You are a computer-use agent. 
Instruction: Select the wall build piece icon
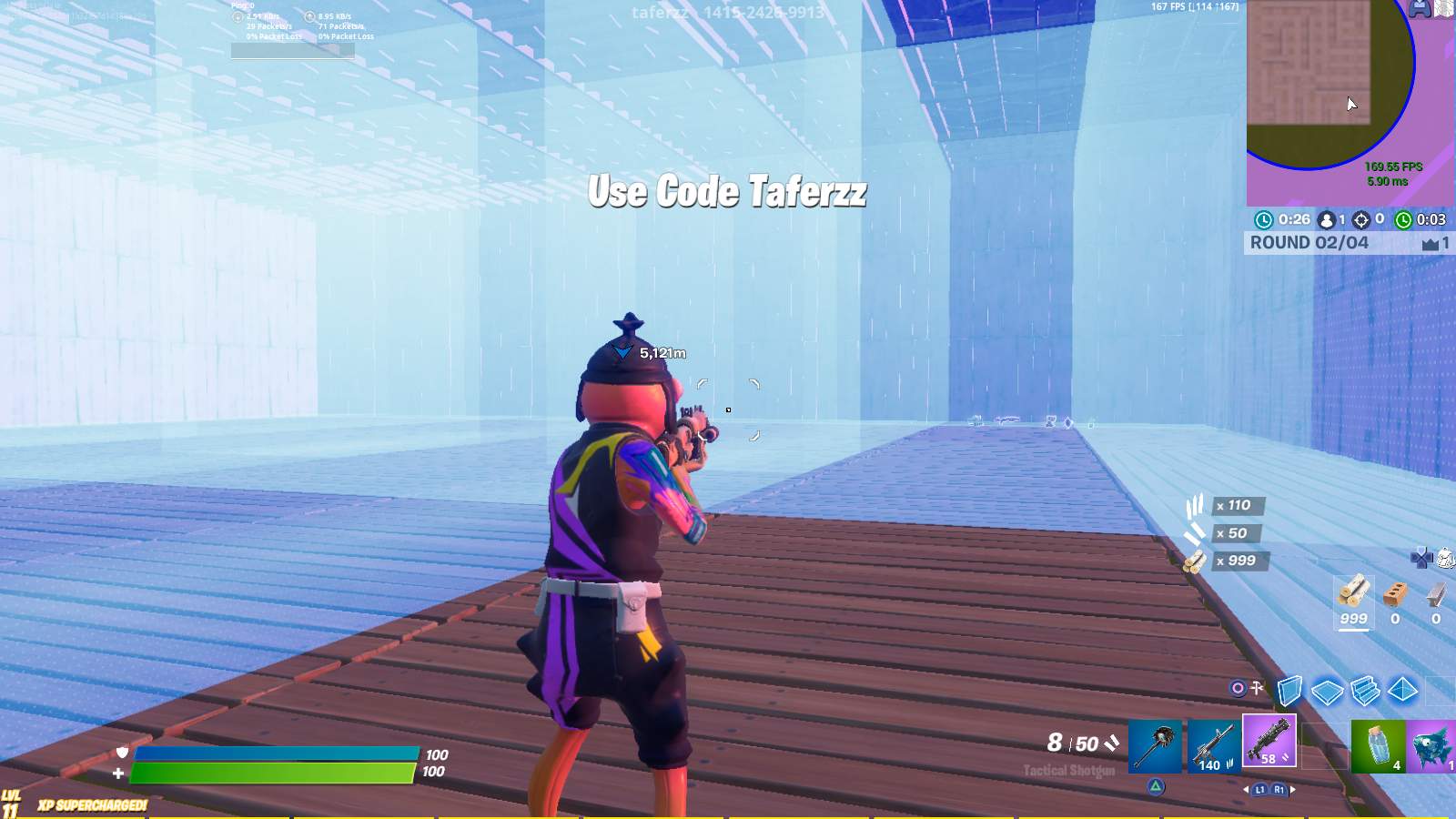click(1290, 691)
